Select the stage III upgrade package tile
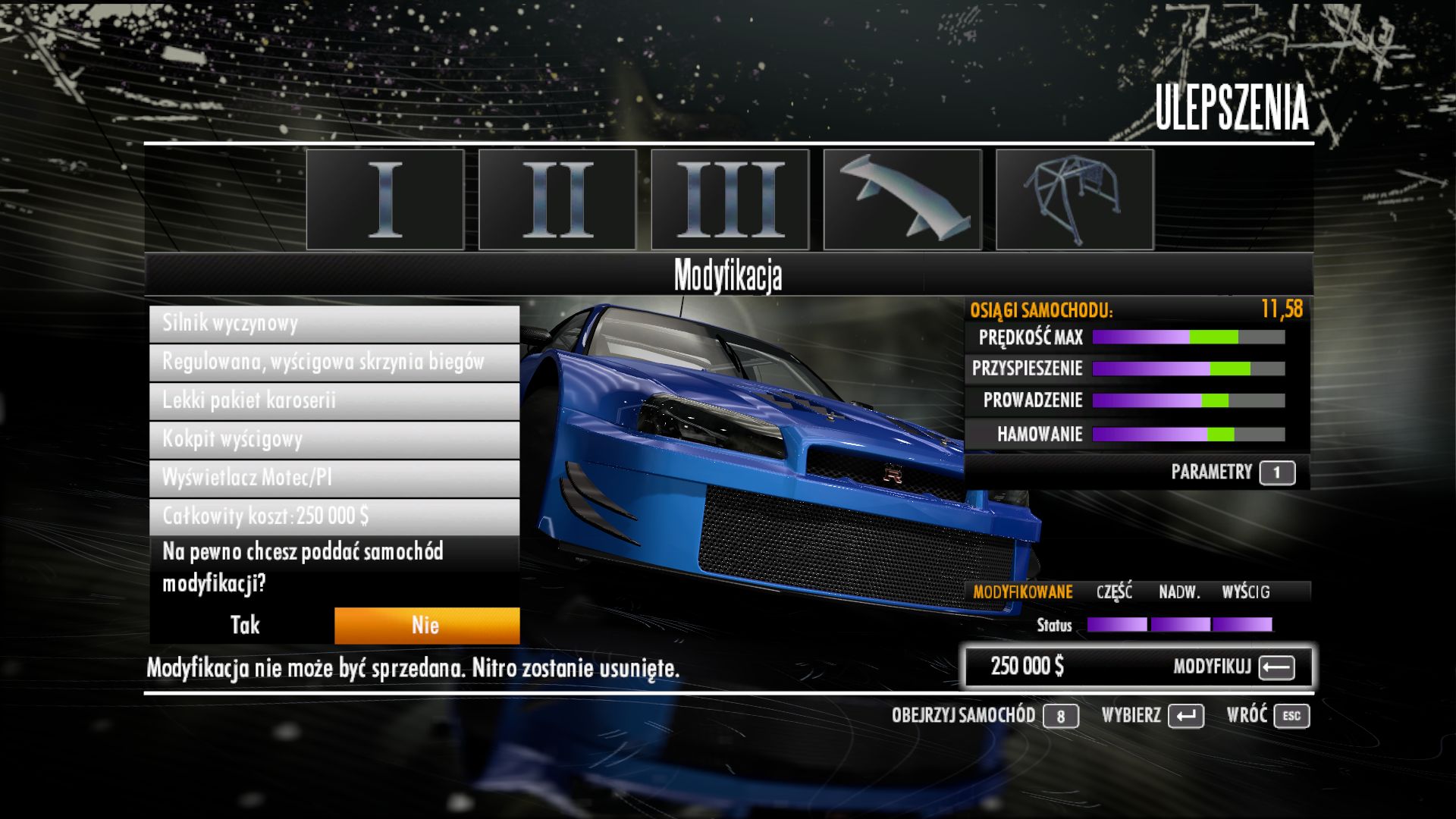Screen dimensions: 1456x819 (730, 199)
